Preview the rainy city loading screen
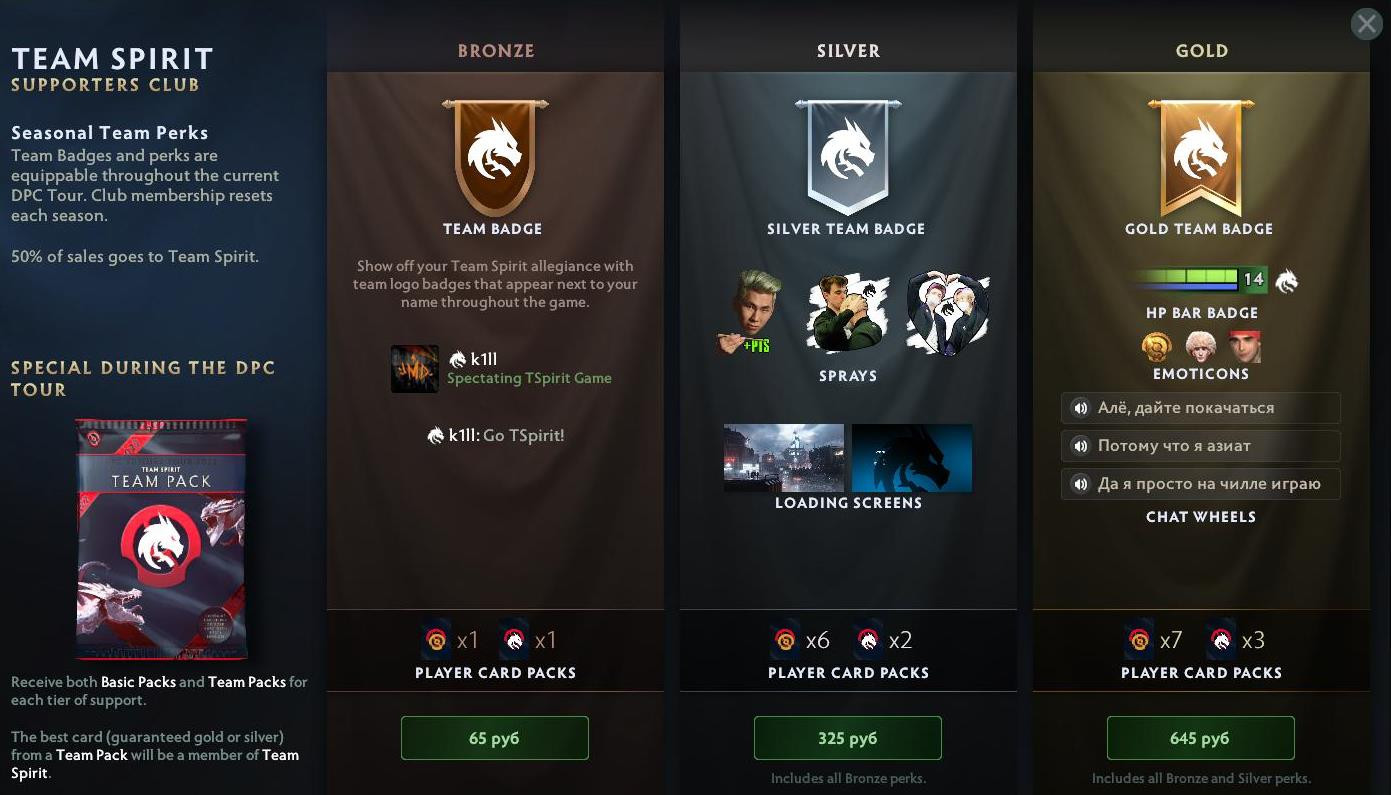 click(784, 458)
